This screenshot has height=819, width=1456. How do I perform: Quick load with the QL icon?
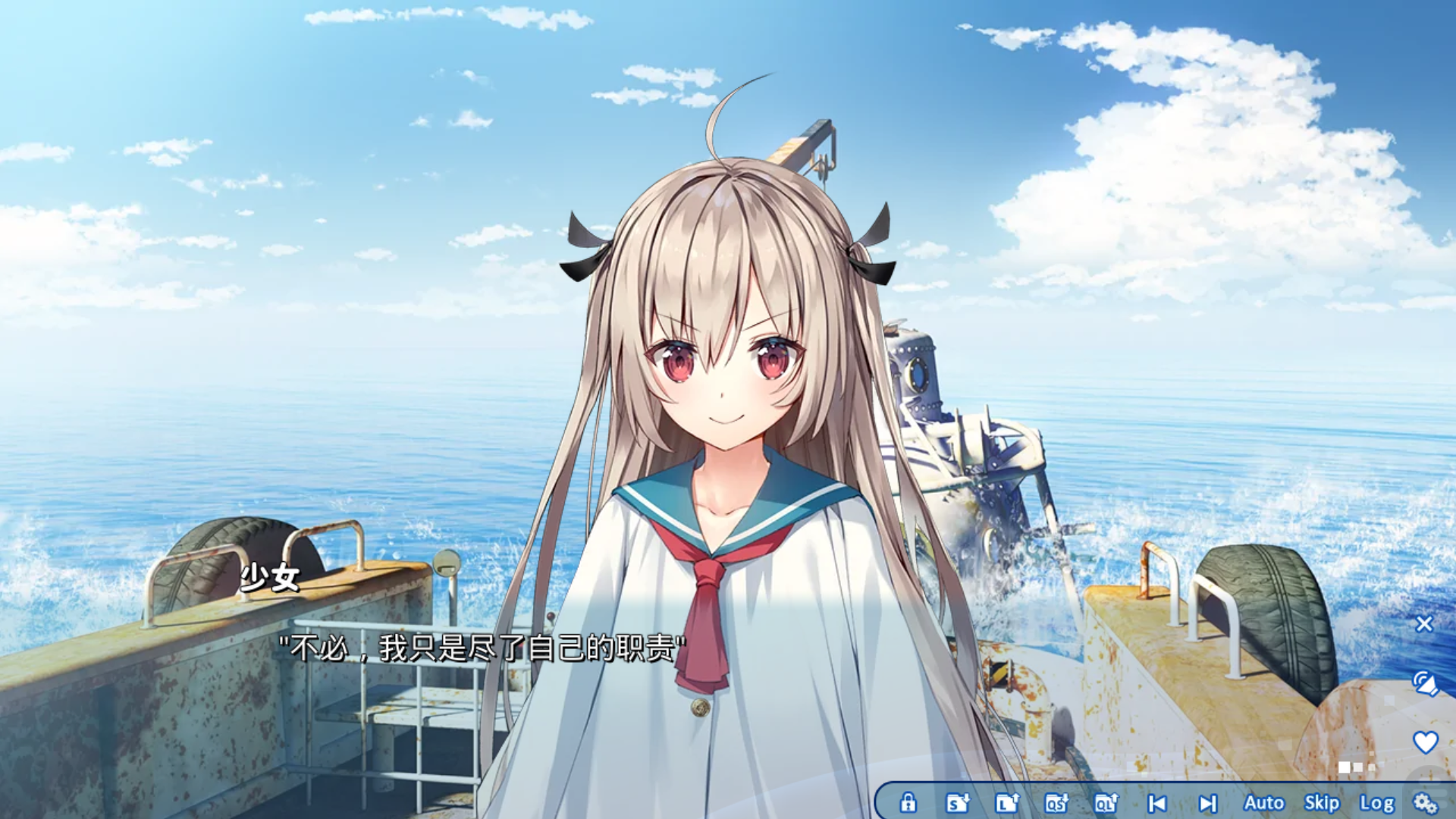[1106, 802]
